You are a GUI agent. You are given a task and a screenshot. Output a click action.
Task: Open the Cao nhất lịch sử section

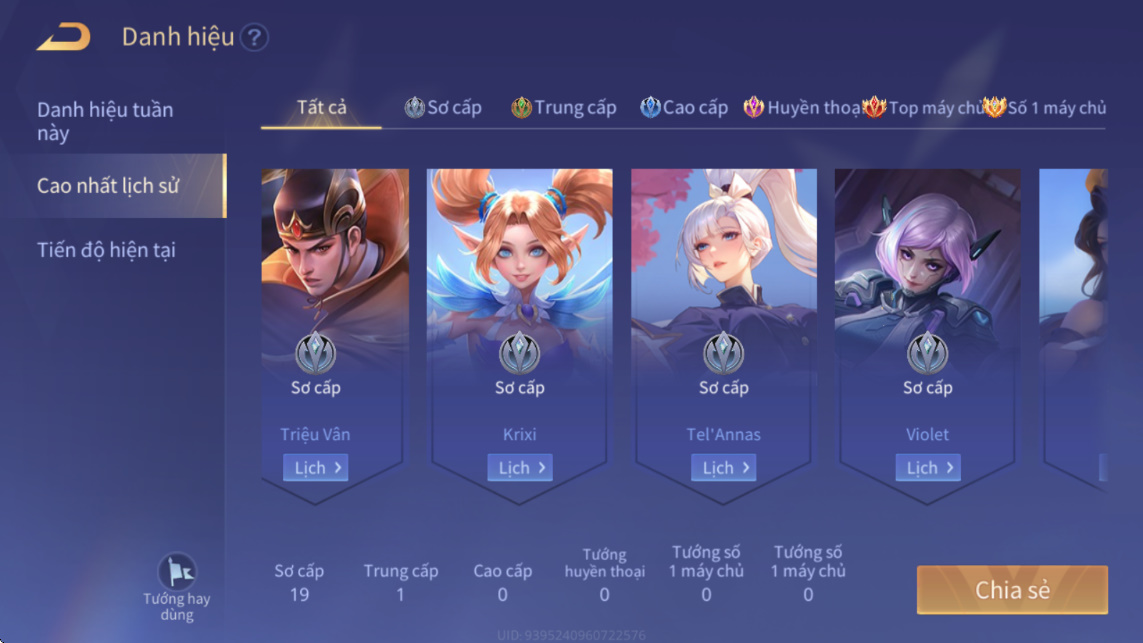coord(108,186)
